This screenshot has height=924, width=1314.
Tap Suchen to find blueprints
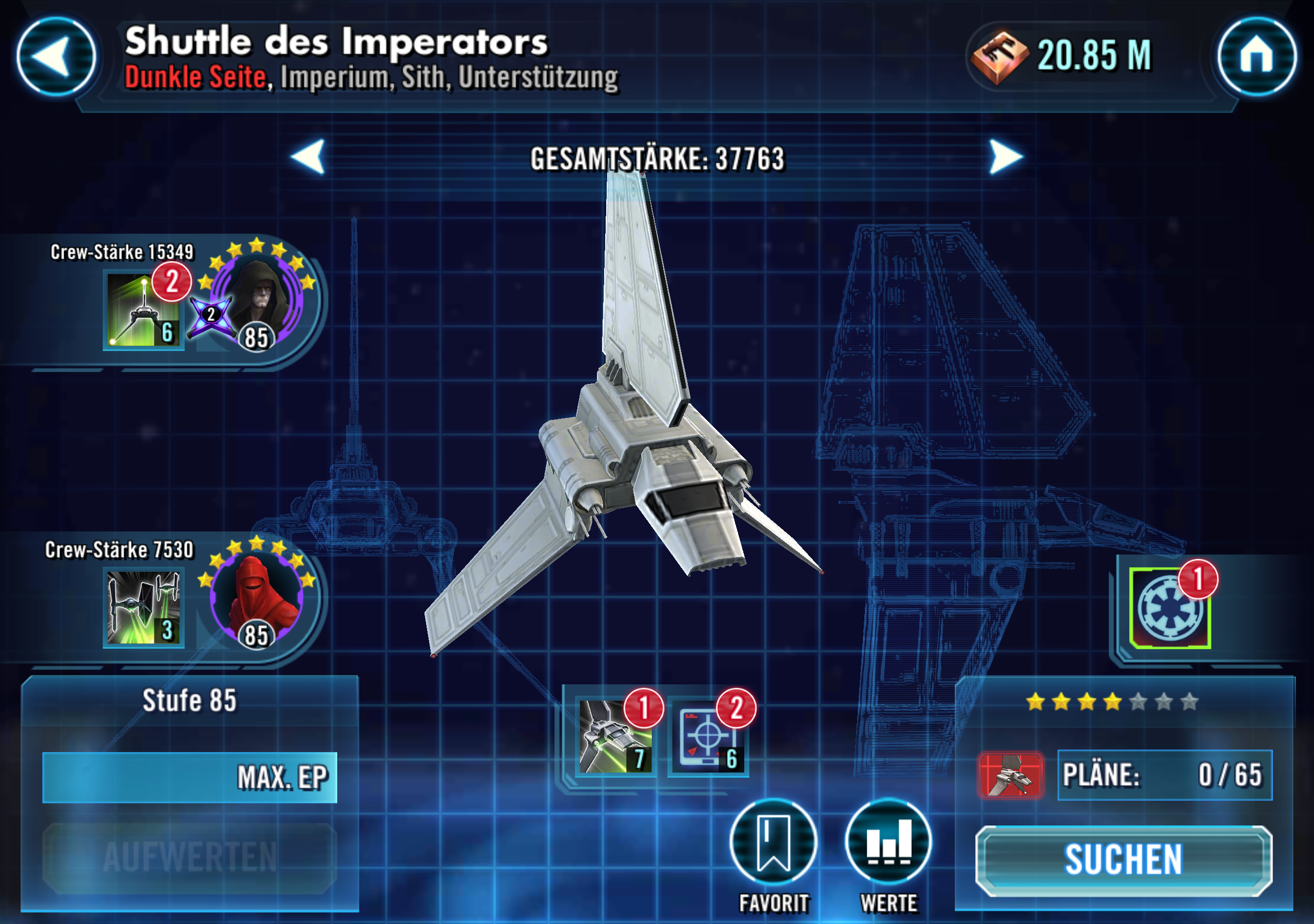(x=1124, y=860)
